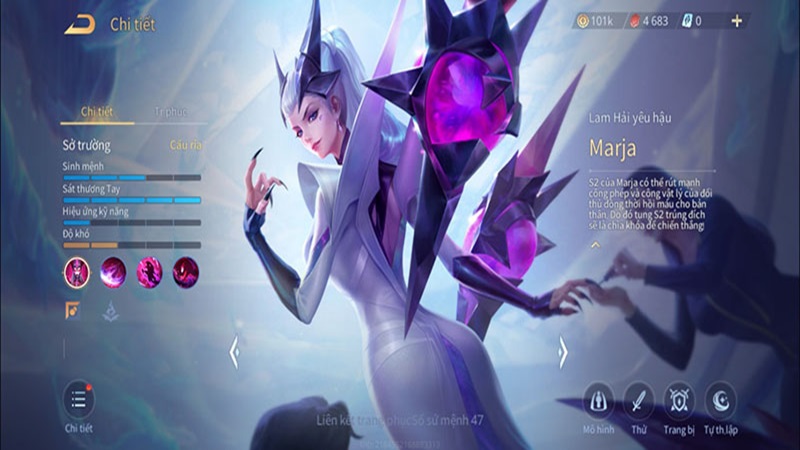800x450 pixels.
Task: Show the previous hero with left arrow
Action: 234,351
